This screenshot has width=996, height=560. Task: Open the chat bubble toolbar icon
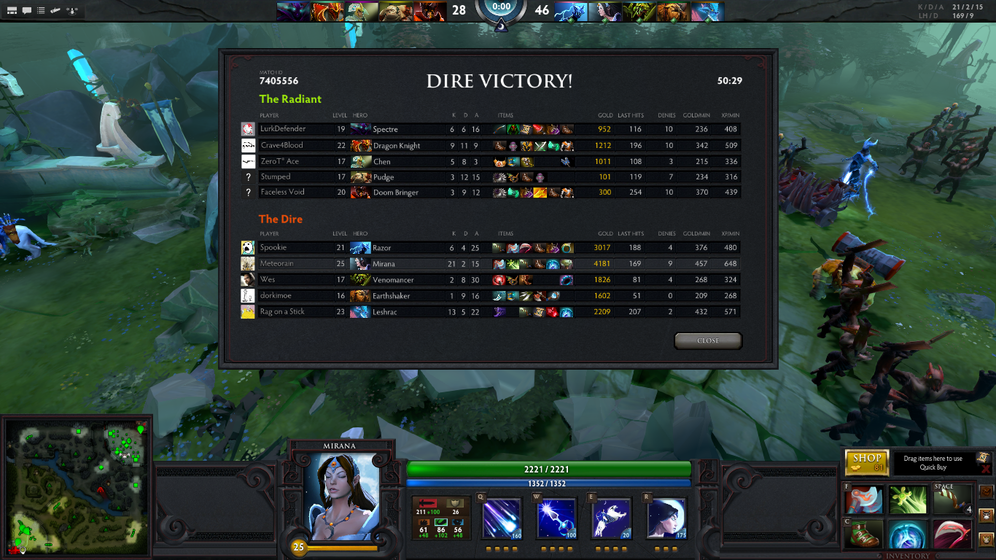pos(26,10)
